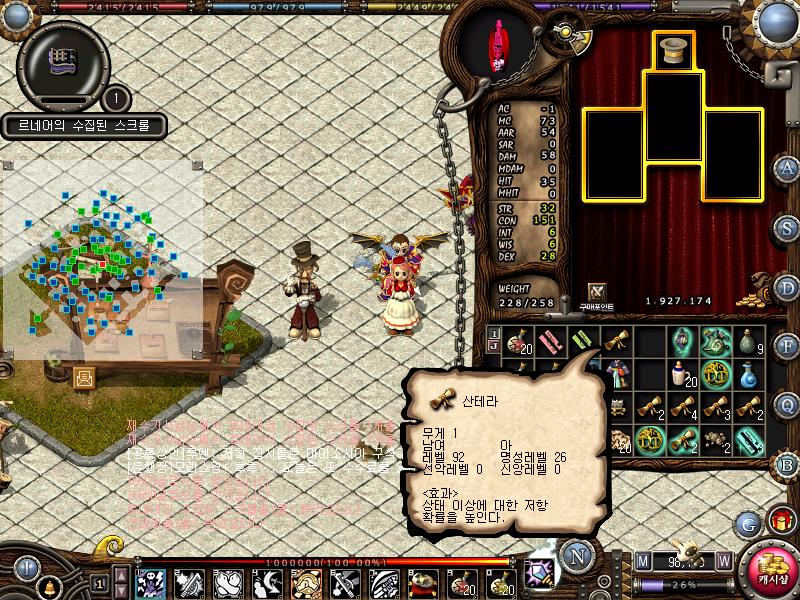Click the round S side button

[788, 227]
